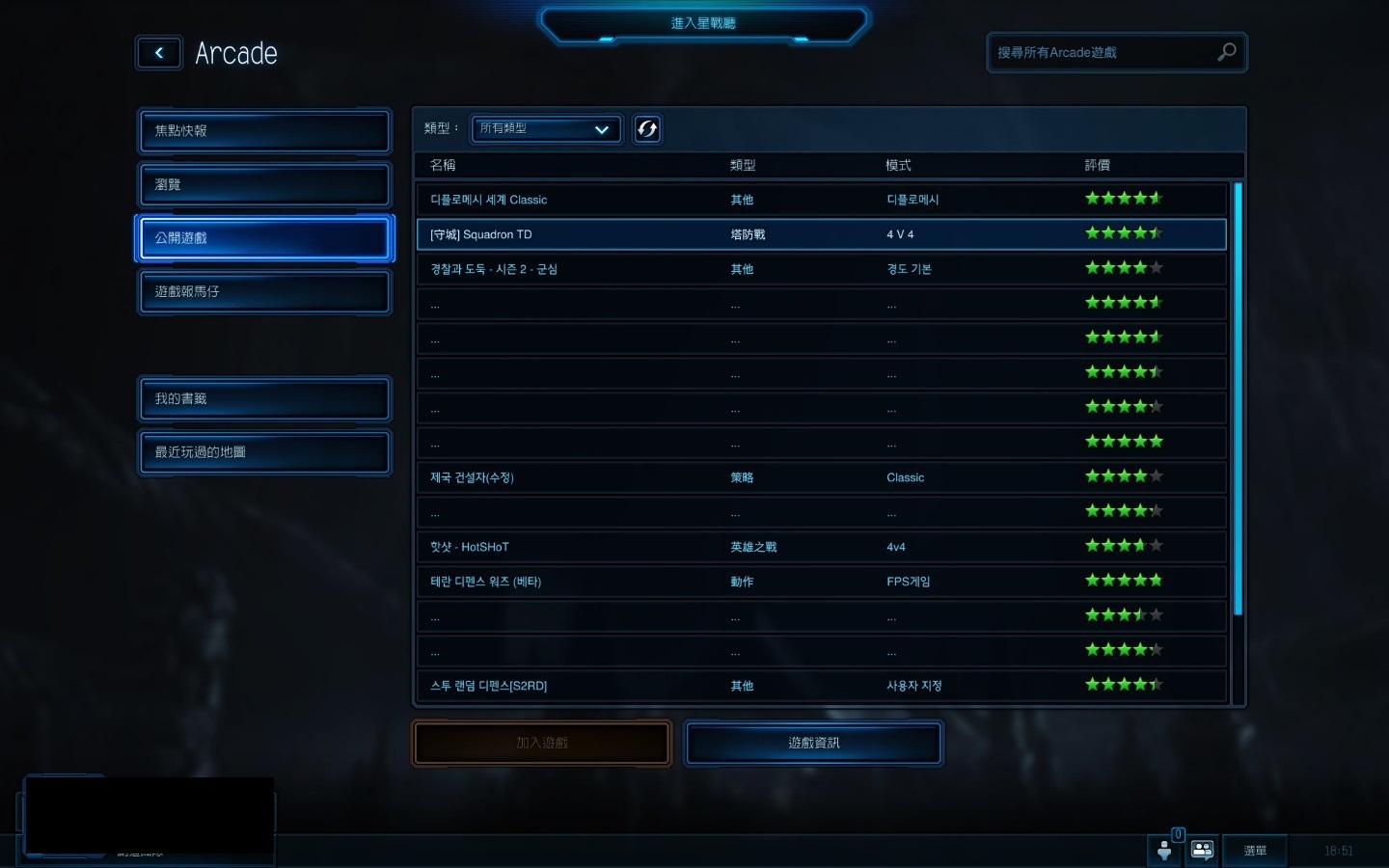Open the 焦點快報 menu entry
1389x868 pixels.
(264, 131)
